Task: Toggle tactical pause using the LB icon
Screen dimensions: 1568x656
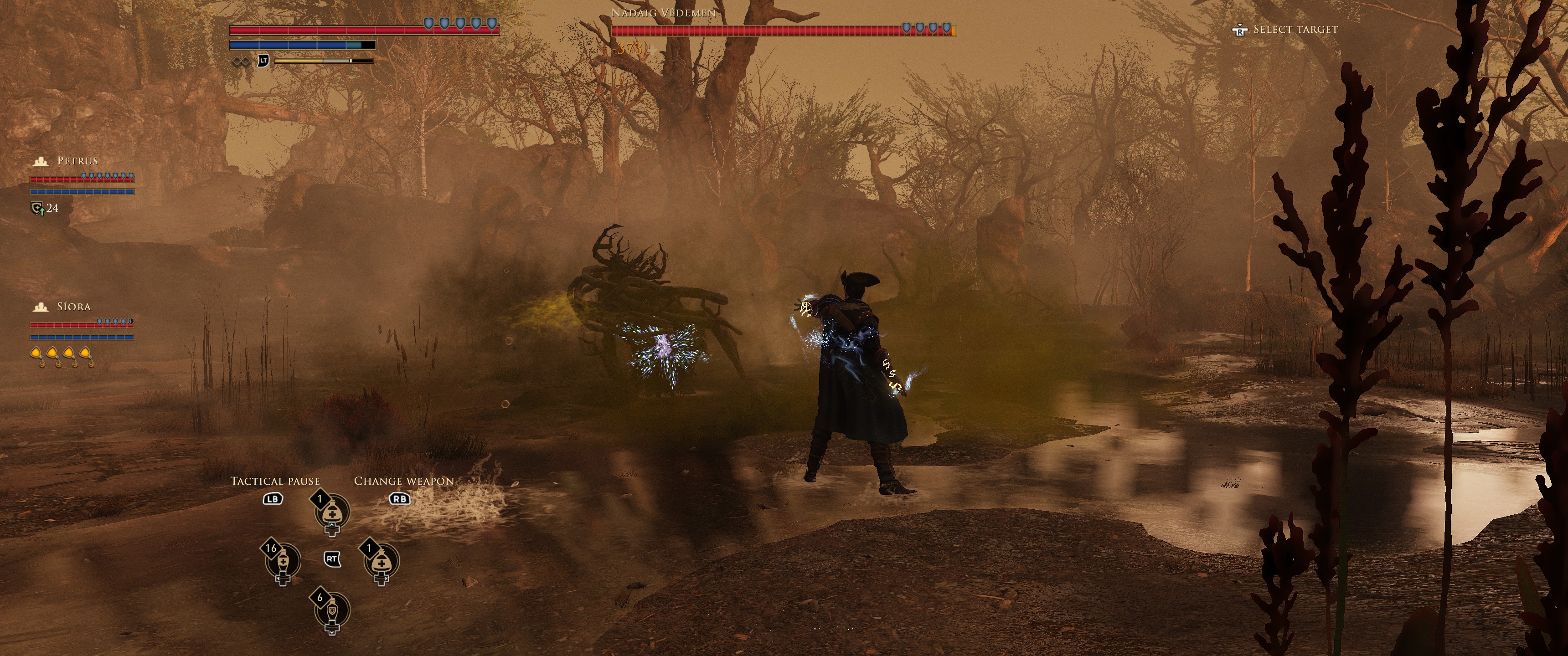Action: tap(273, 500)
